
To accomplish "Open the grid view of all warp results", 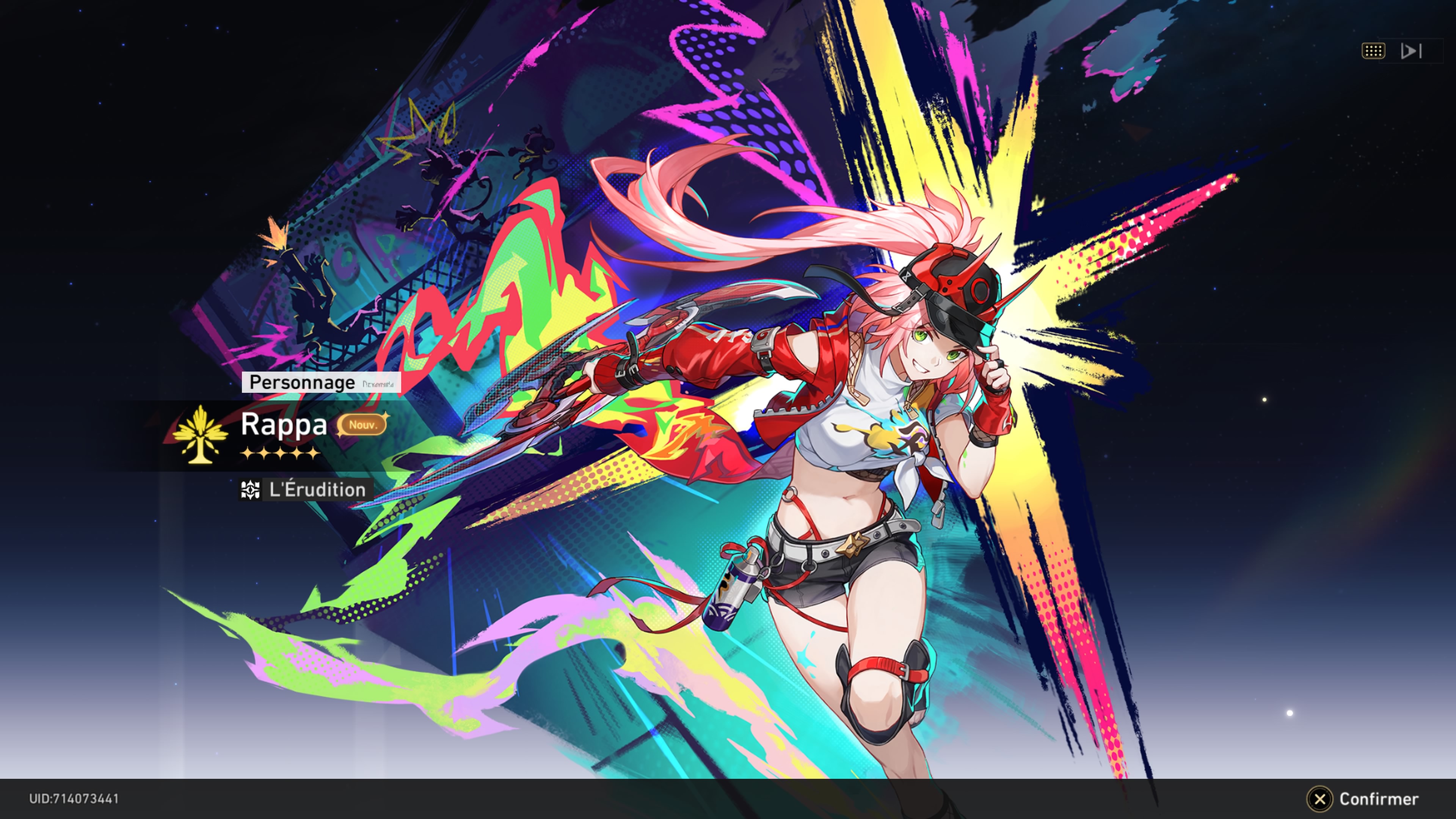I will tap(1373, 52).
